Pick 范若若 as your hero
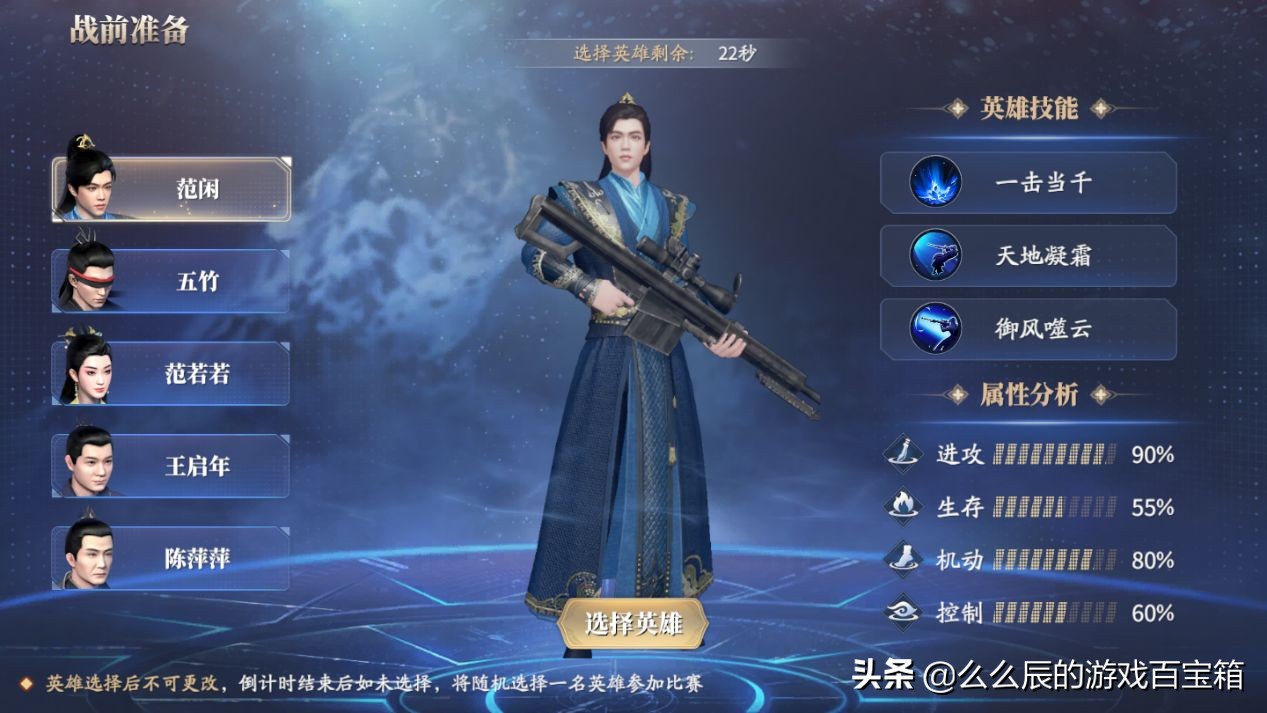1267x713 pixels. tap(172, 373)
